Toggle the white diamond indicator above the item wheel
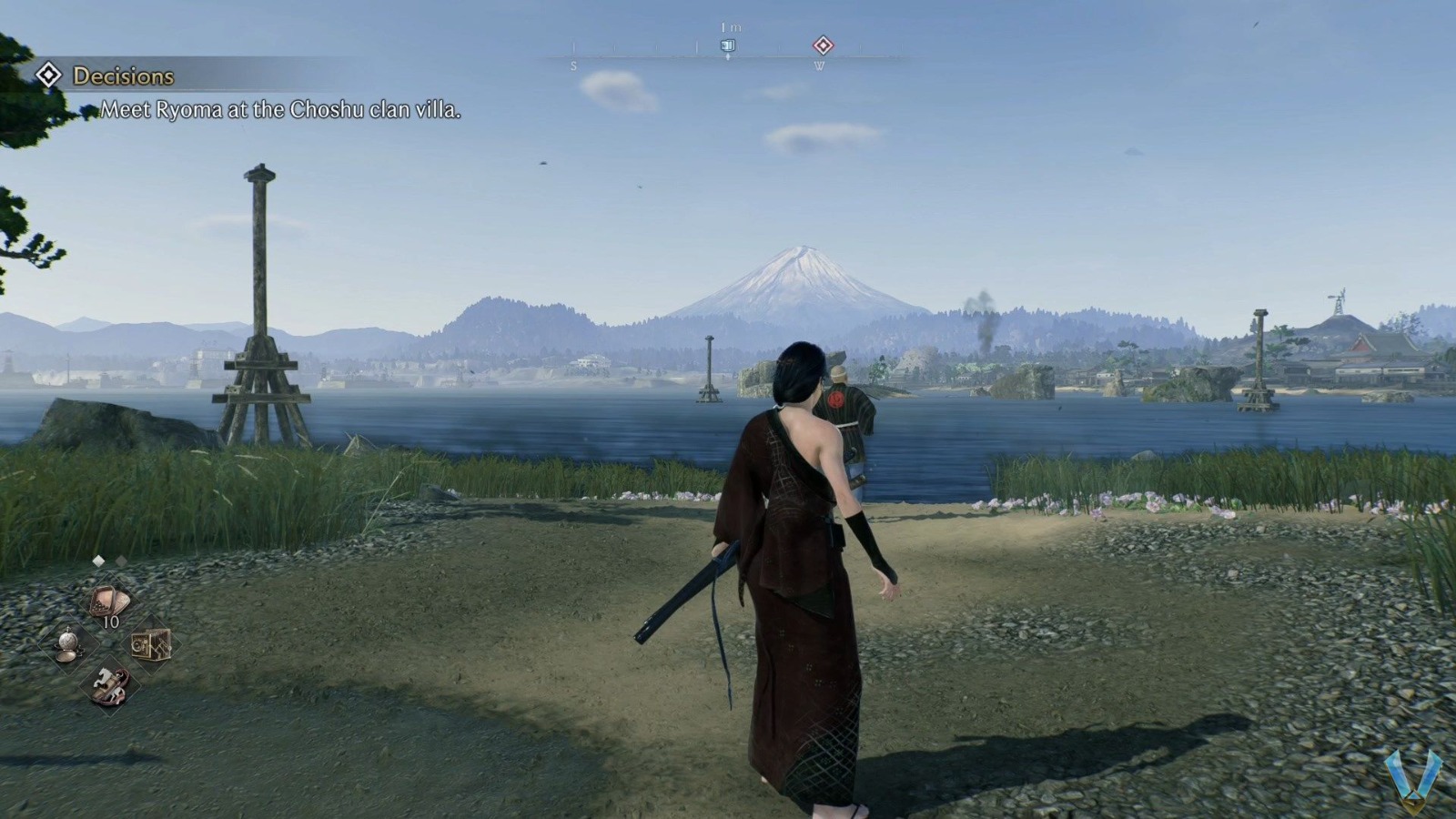Image resolution: width=1456 pixels, height=819 pixels. pos(98,561)
